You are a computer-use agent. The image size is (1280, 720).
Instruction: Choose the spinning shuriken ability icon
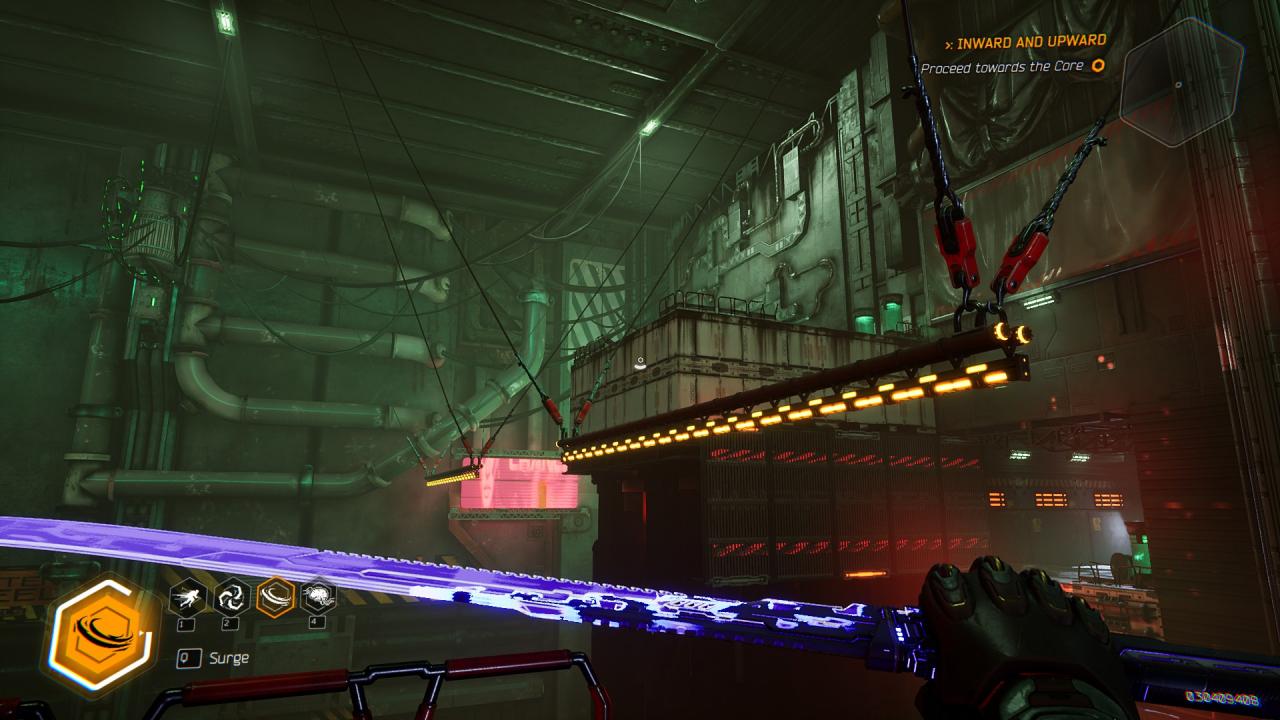[231, 598]
